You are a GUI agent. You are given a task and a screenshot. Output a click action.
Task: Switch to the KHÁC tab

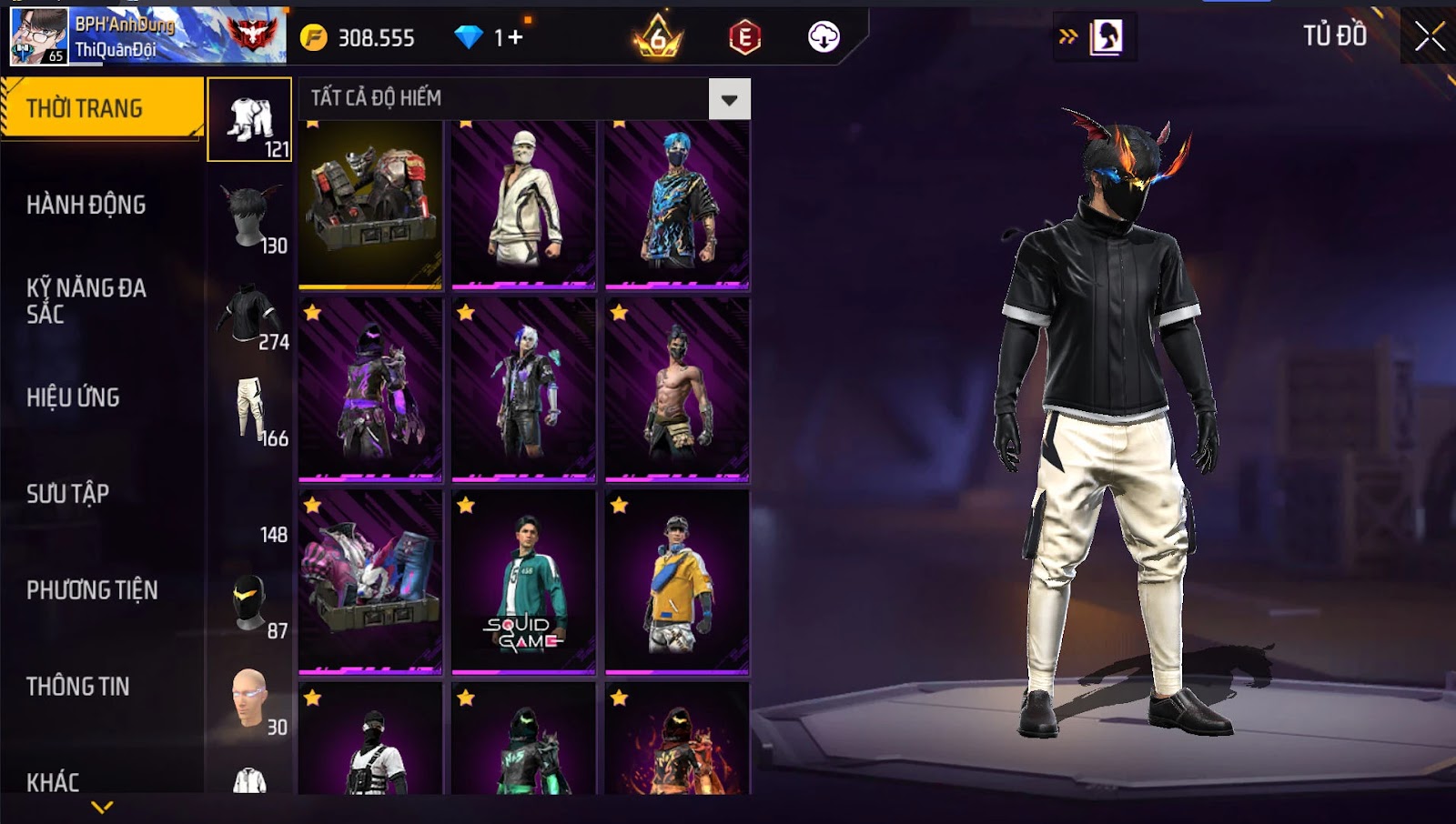[x=53, y=781]
